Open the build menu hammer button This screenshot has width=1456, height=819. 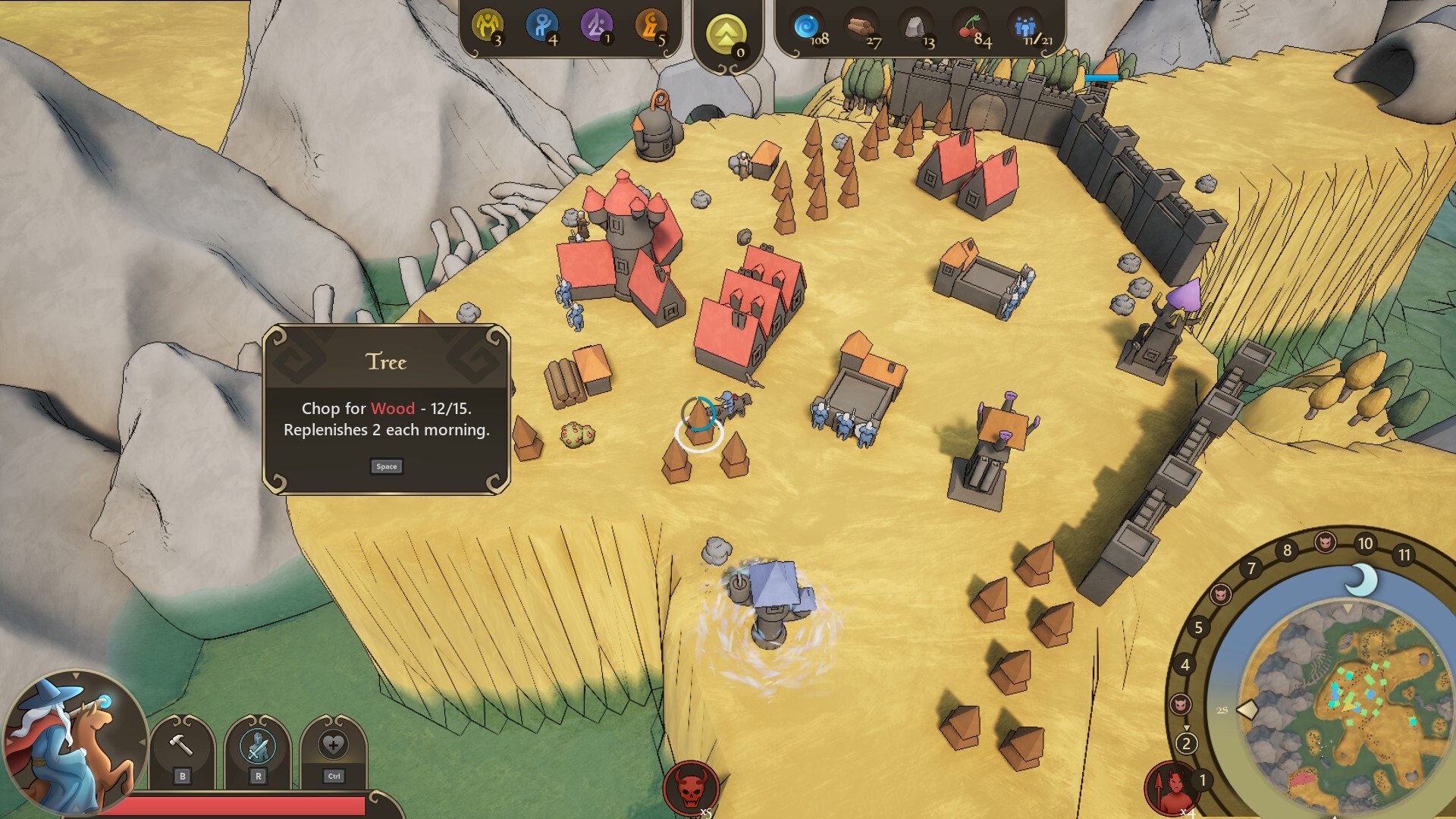(x=181, y=745)
